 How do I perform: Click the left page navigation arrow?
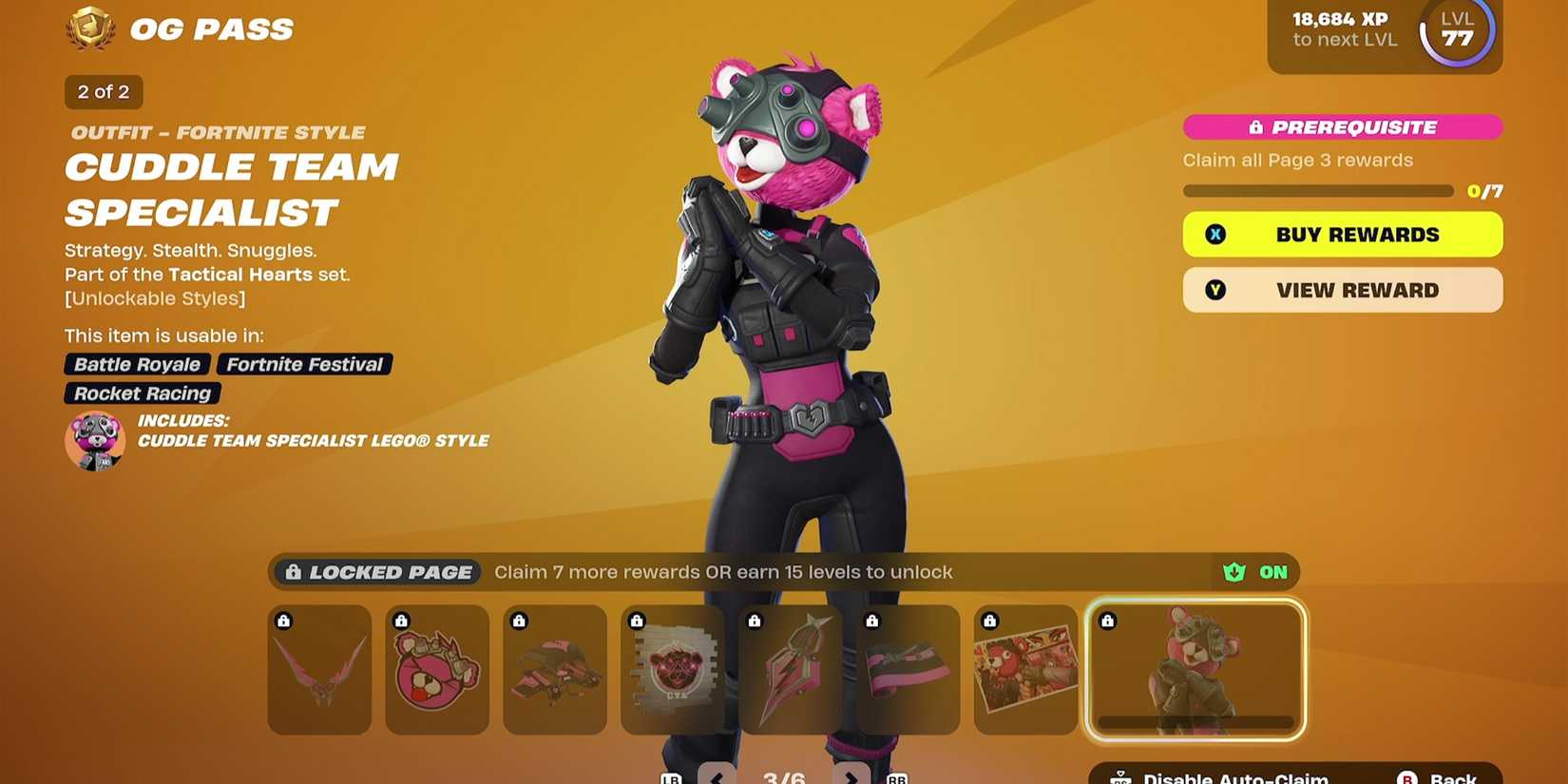click(716, 776)
